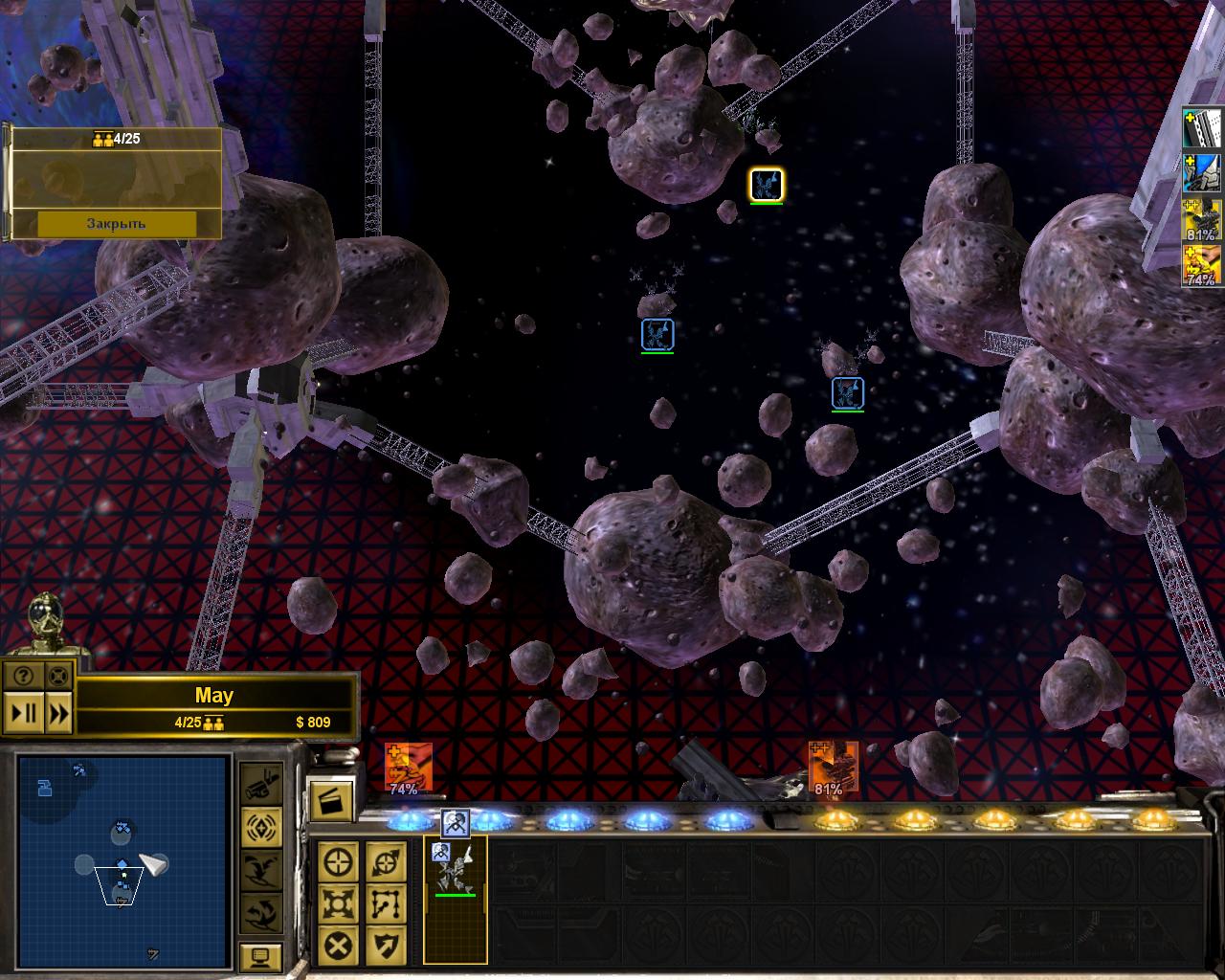1225x980 pixels.
Task: Close the population panel with Закрыть
Action: [117, 223]
